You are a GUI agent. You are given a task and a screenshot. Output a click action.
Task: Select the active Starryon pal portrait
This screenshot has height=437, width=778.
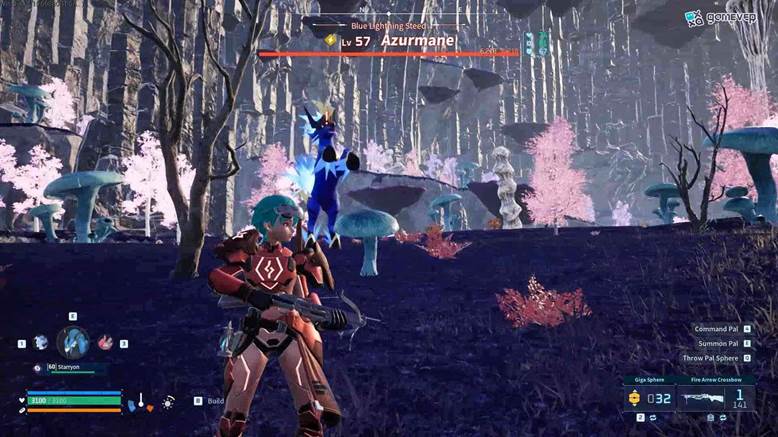click(x=72, y=342)
